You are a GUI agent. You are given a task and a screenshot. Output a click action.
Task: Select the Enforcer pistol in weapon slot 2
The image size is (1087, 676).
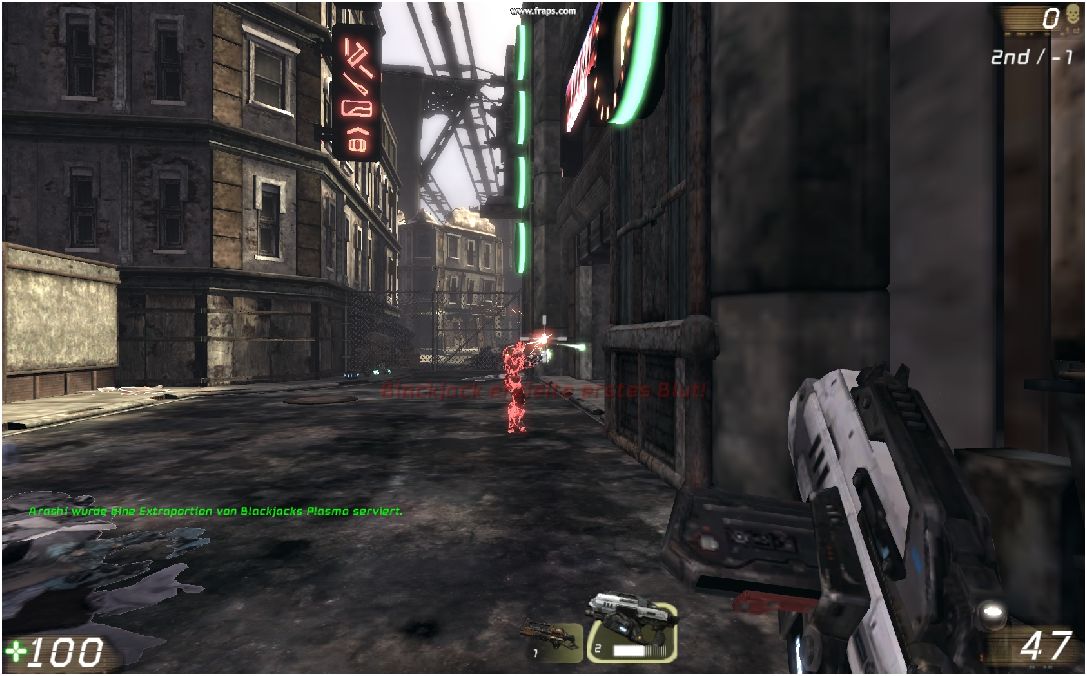631,628
